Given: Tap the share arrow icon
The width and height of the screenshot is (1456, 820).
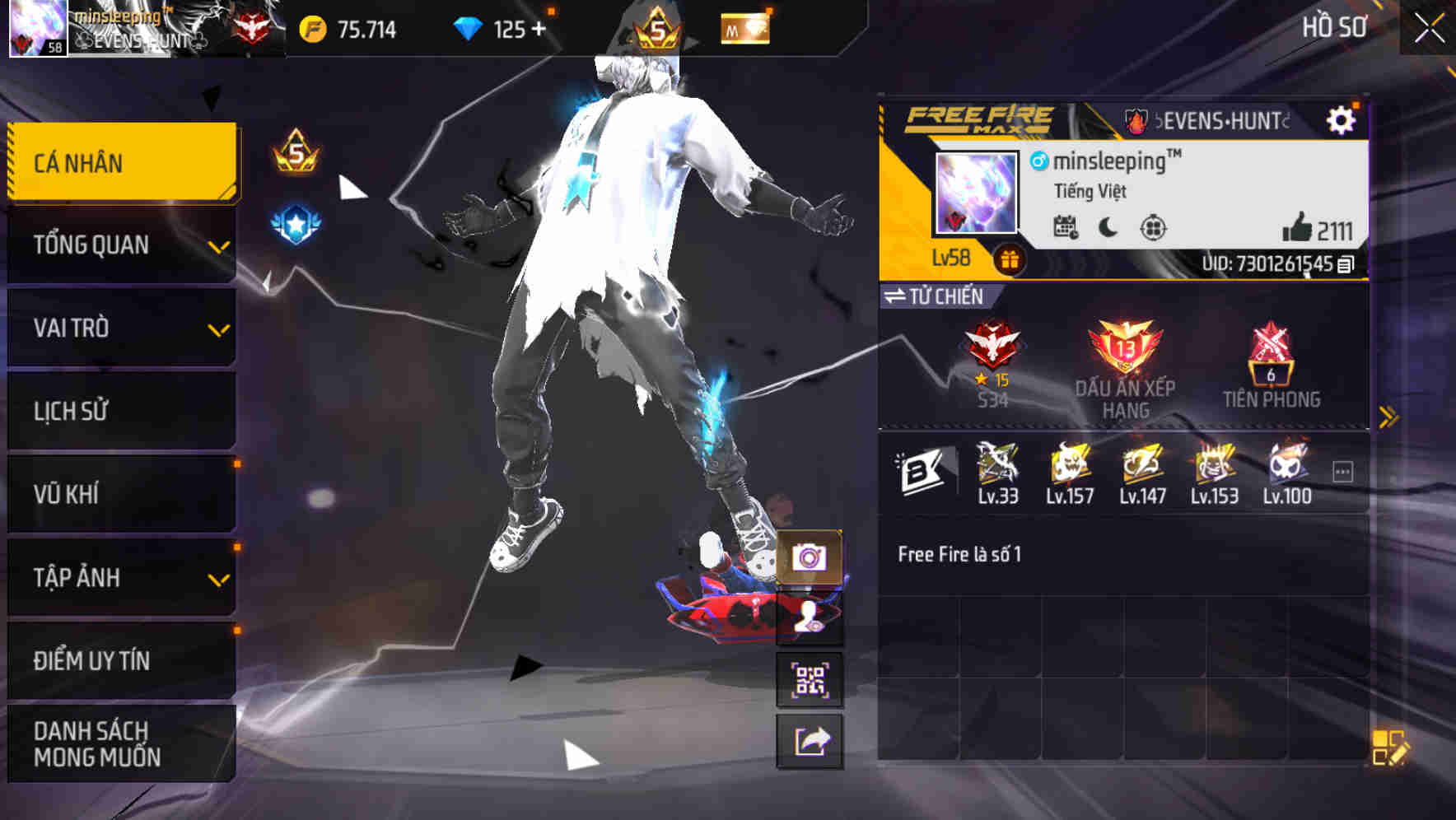Looking at the screenshot, I should [809, 743].
